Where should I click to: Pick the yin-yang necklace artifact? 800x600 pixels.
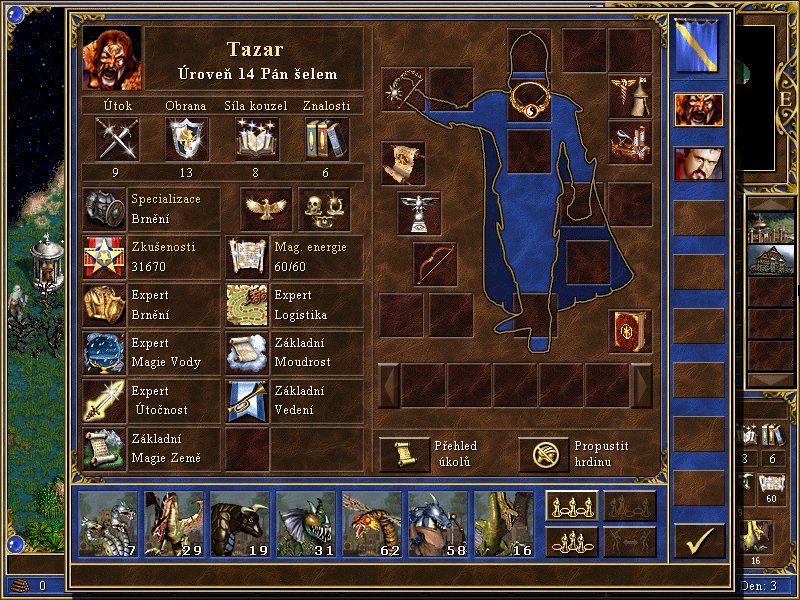coord(529,99)
